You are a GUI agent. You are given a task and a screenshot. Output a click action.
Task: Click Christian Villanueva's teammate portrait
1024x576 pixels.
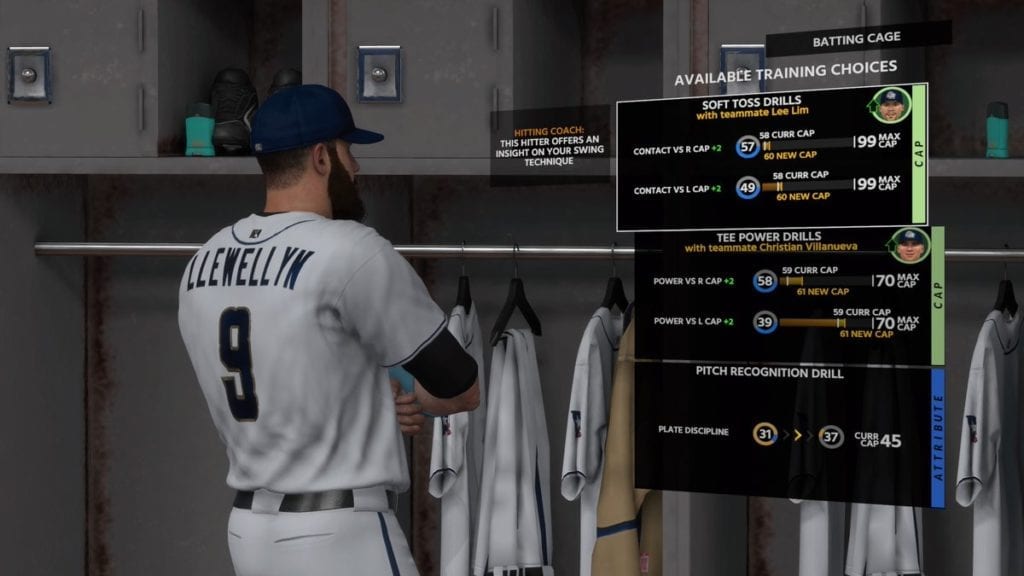click(909, 244)
